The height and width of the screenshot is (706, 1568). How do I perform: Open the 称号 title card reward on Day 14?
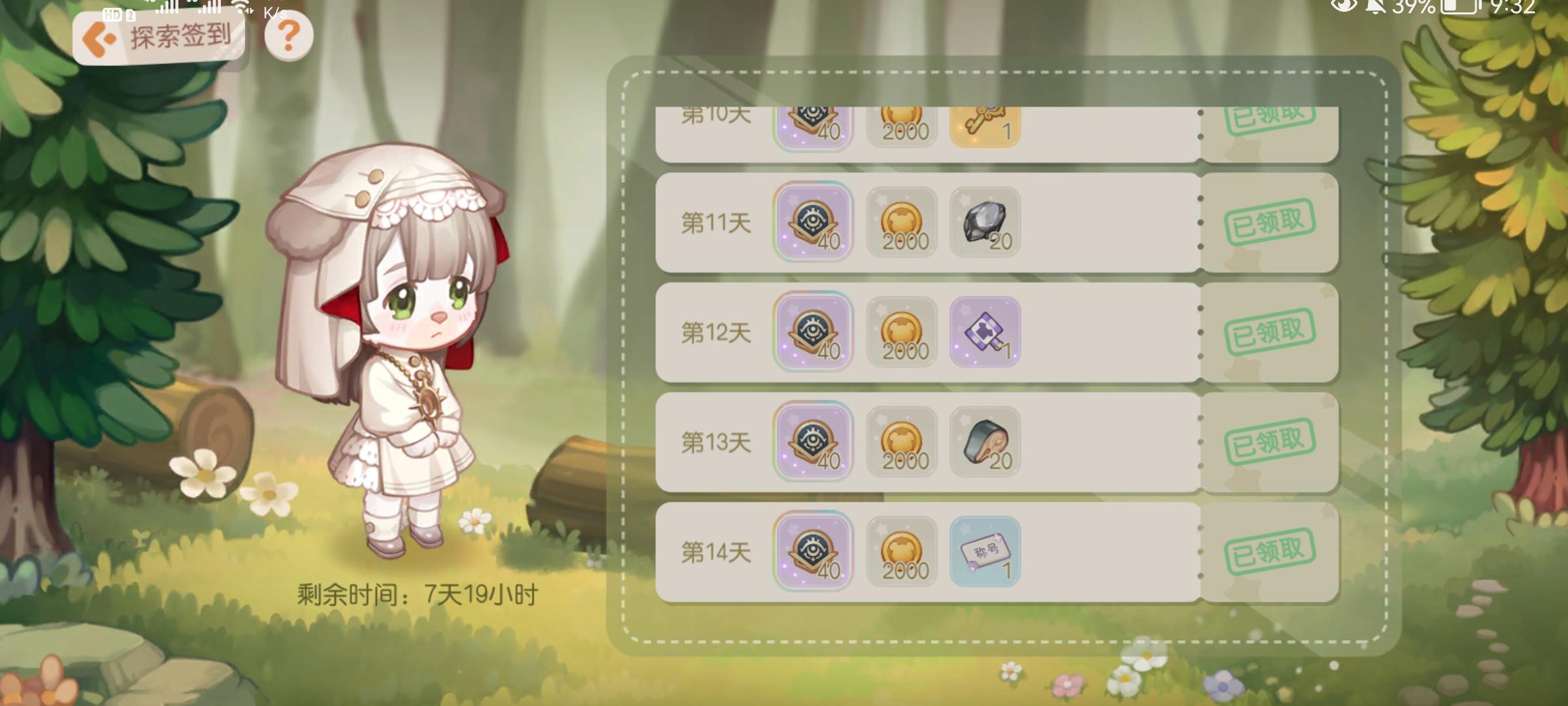coord(987,552)
